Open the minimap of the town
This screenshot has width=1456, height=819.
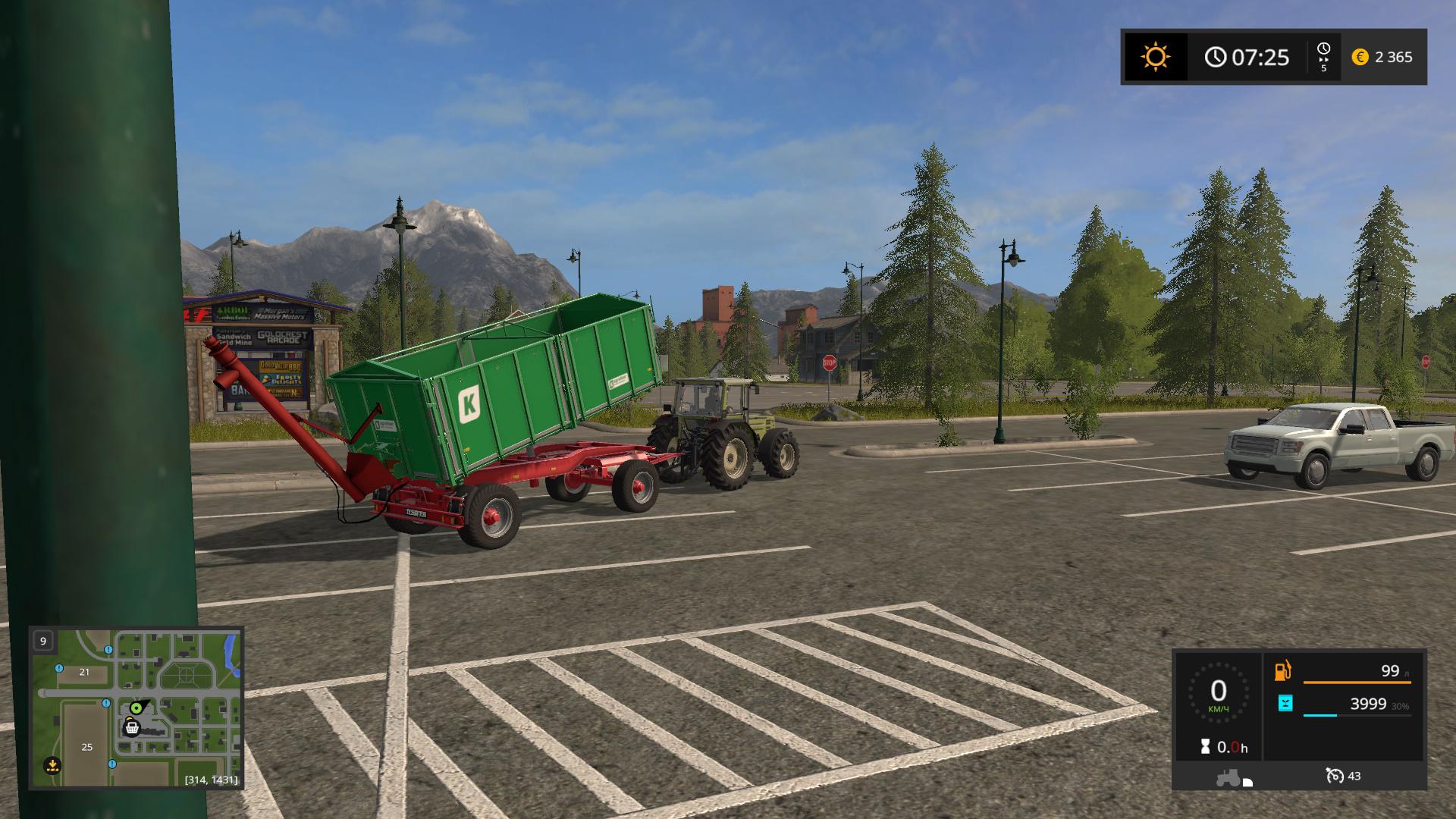click(136, 707)
